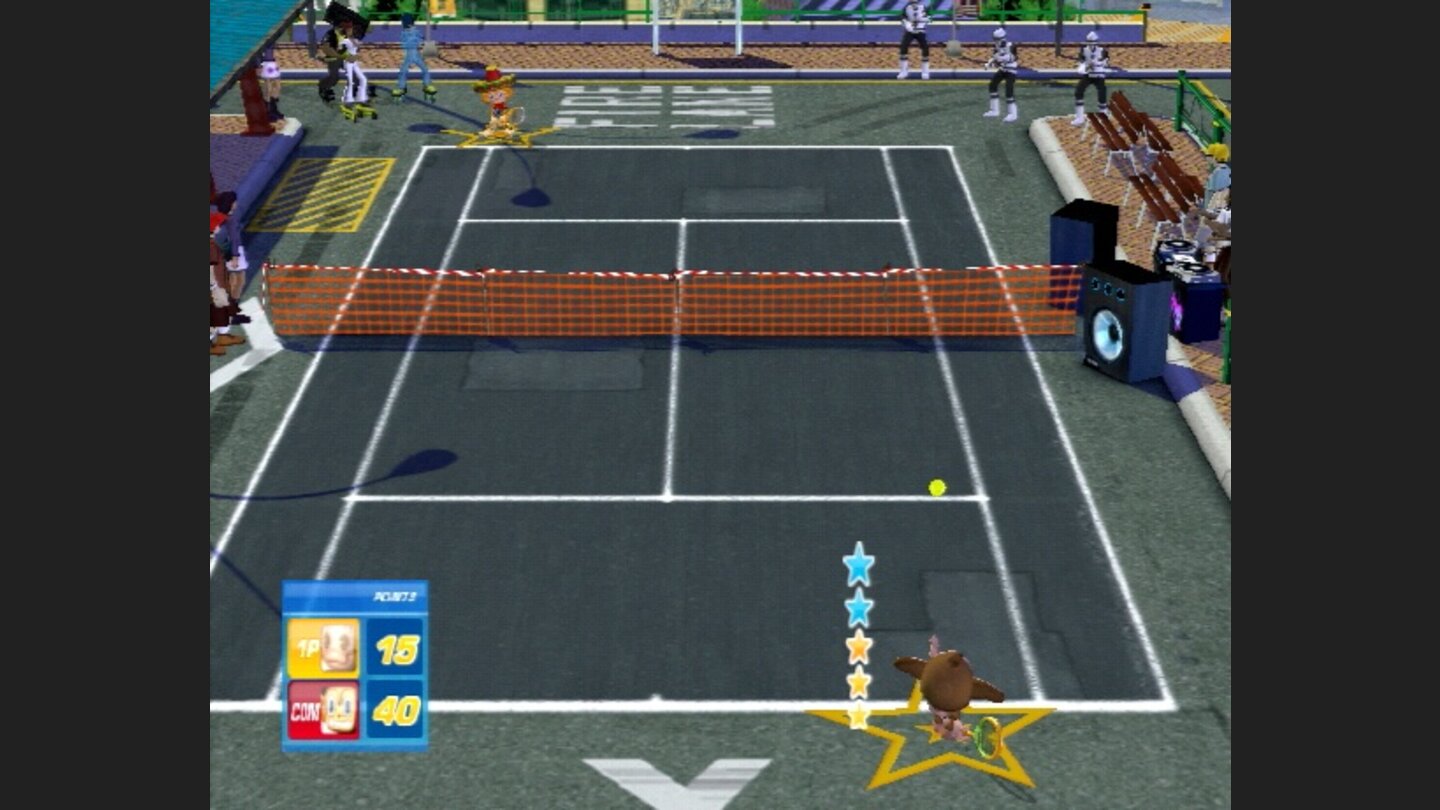The image size is (1440, 810).
Task: Click the bottom yellow star of the star gauge
Action: [857, 716]
